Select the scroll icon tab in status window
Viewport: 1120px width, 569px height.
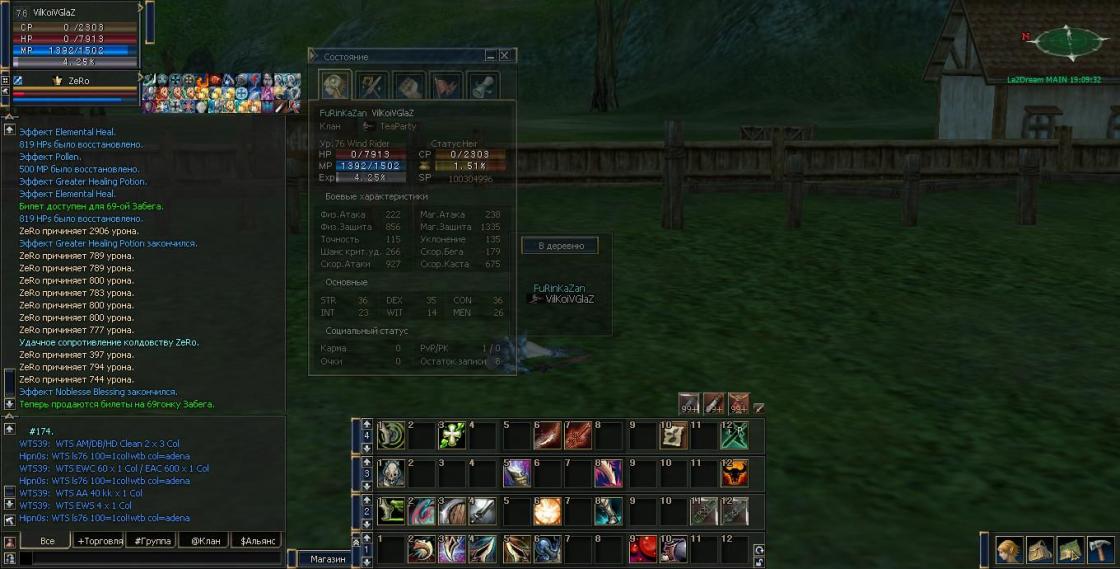(485, 85)
